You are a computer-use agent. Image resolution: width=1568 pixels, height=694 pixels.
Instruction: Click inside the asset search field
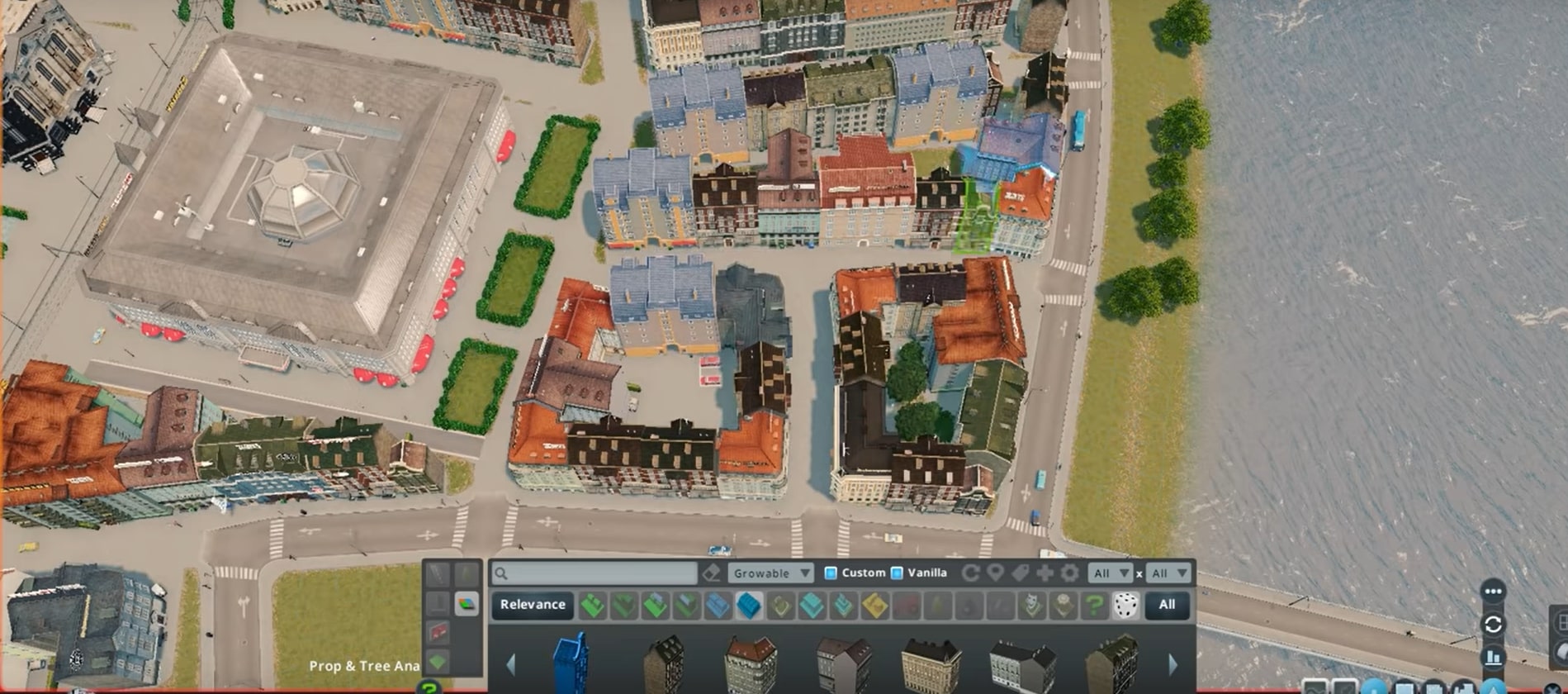(x=595, y=573)
